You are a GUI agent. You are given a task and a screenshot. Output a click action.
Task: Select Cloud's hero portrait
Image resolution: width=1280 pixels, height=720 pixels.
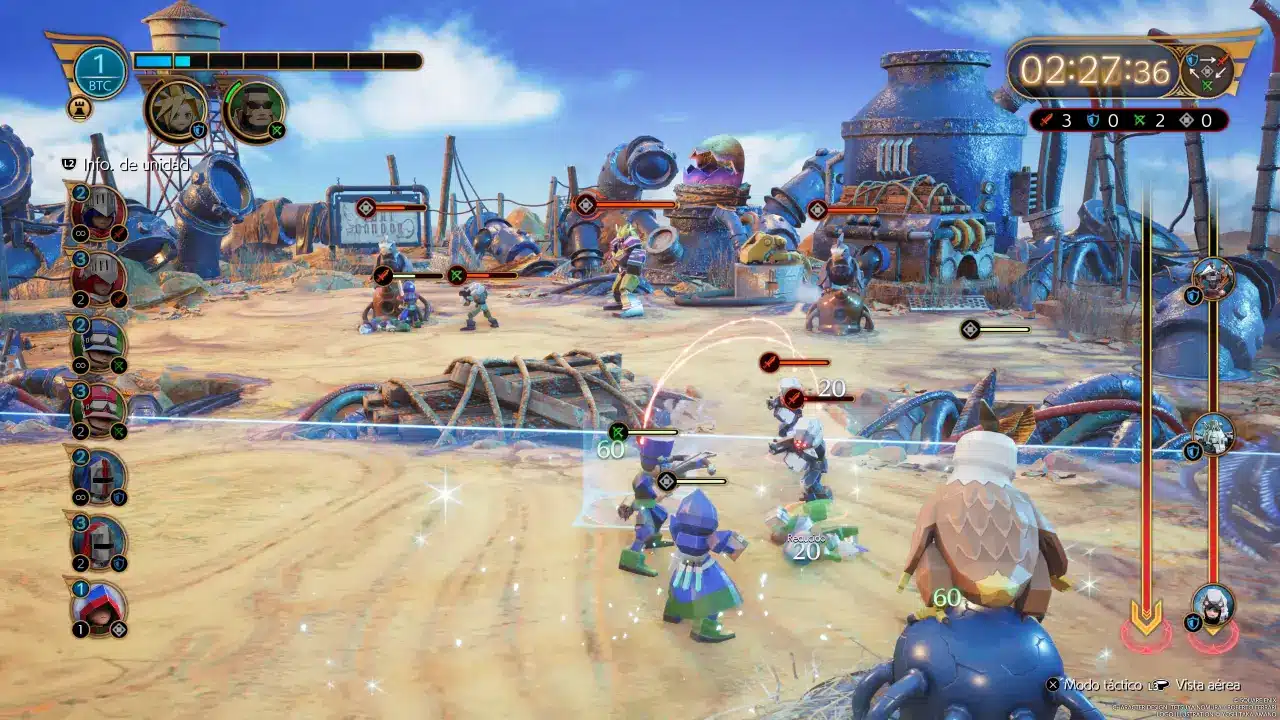pos(176,109)
